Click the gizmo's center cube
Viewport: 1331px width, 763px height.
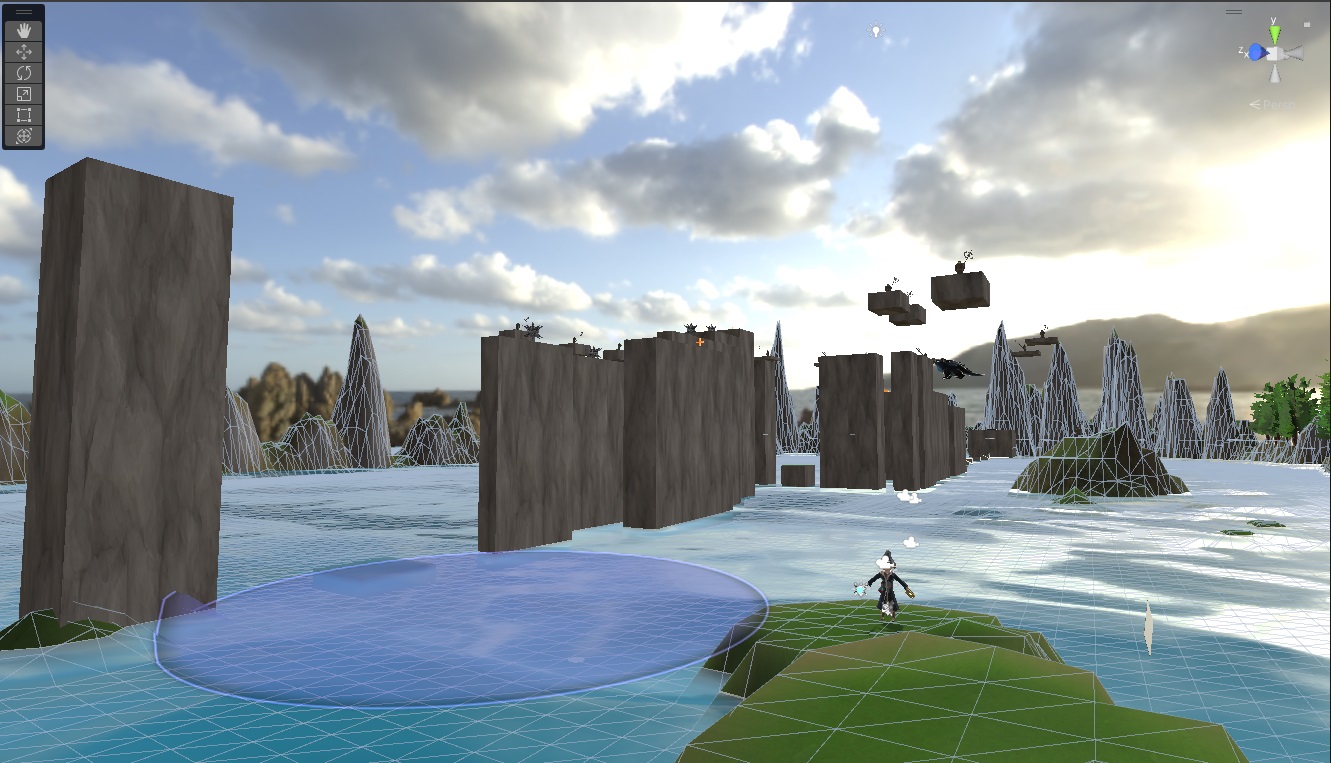pyautogui.click(x=1275, y=52)
